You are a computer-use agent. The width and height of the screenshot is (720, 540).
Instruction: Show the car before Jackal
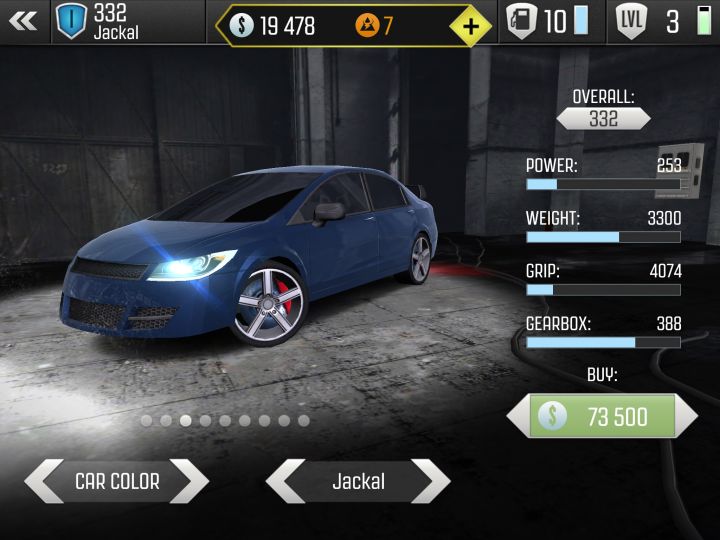(285, 481)
